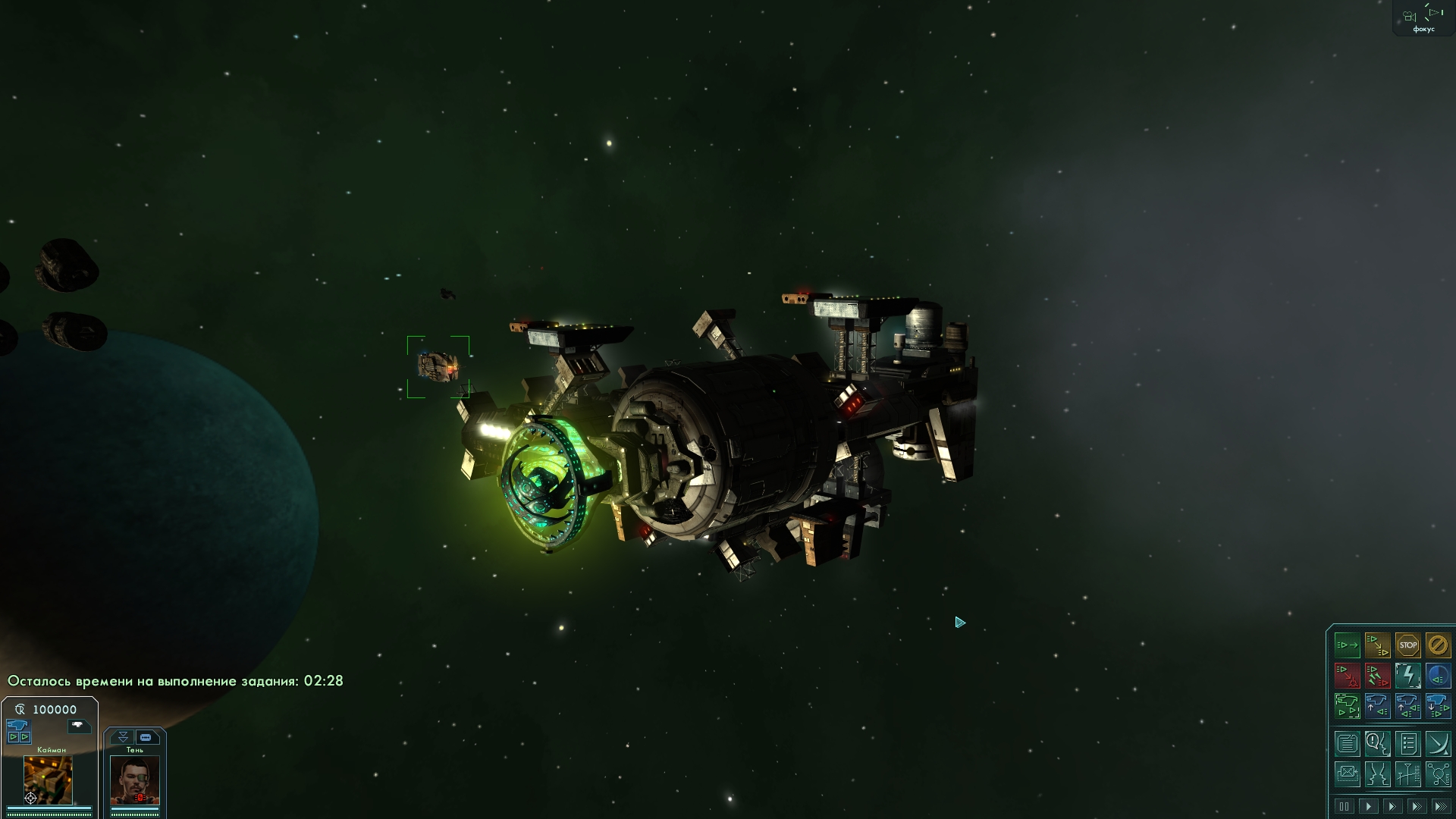The image size is (1456, 819).
Task: Select the targeted ship in green brackets
Action: pyautogui.click(x=438, y=367)
